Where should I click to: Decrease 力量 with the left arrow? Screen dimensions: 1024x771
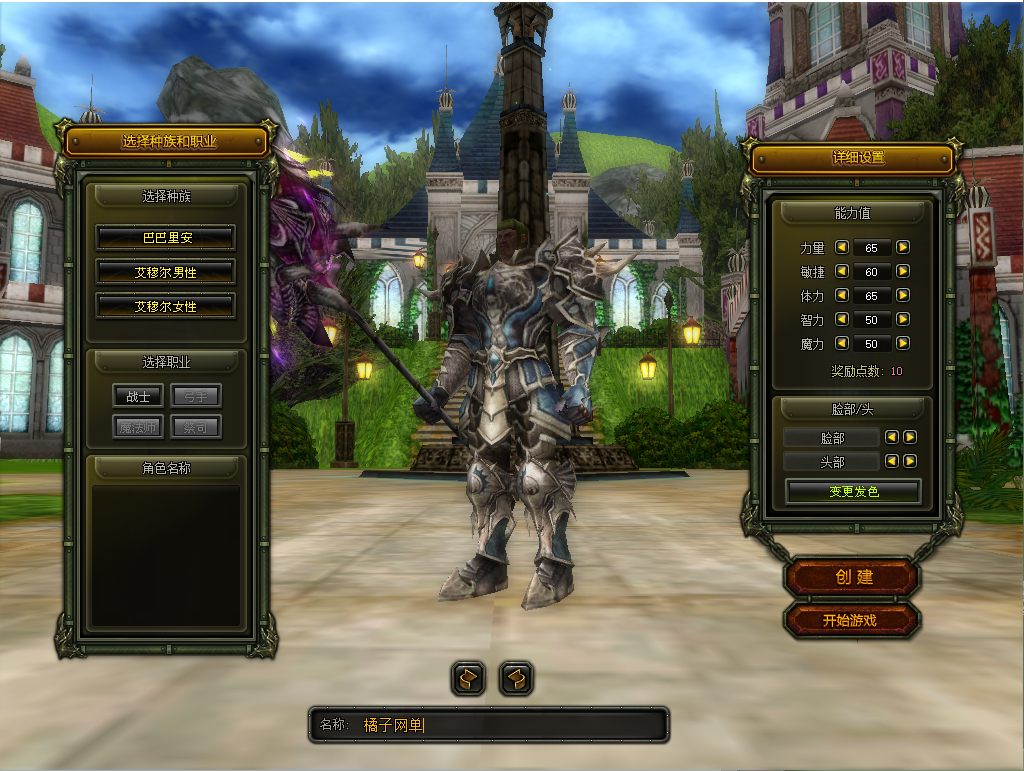[x=842, y=247]
